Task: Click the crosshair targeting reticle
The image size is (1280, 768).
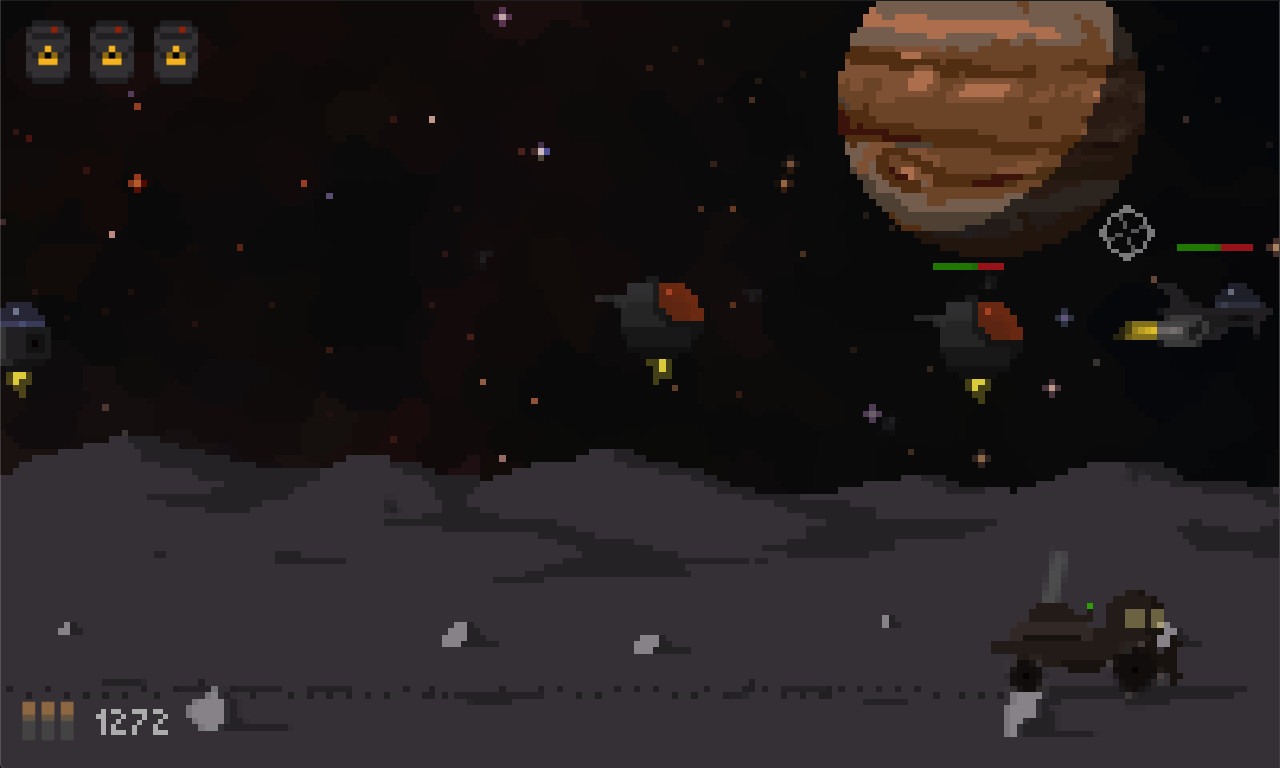Action: click(x=1126, y=232)
